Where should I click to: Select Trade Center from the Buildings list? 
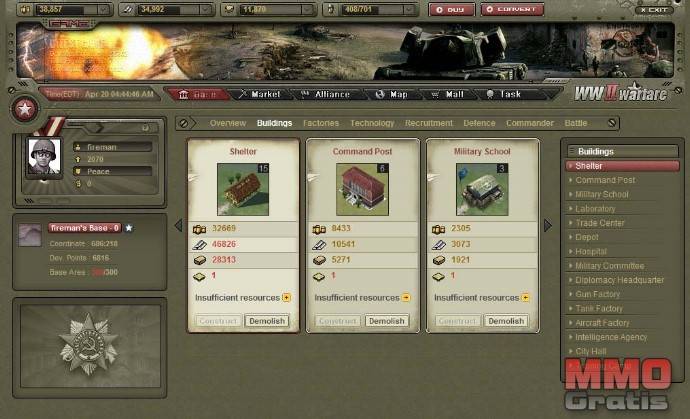pos(600,223)
